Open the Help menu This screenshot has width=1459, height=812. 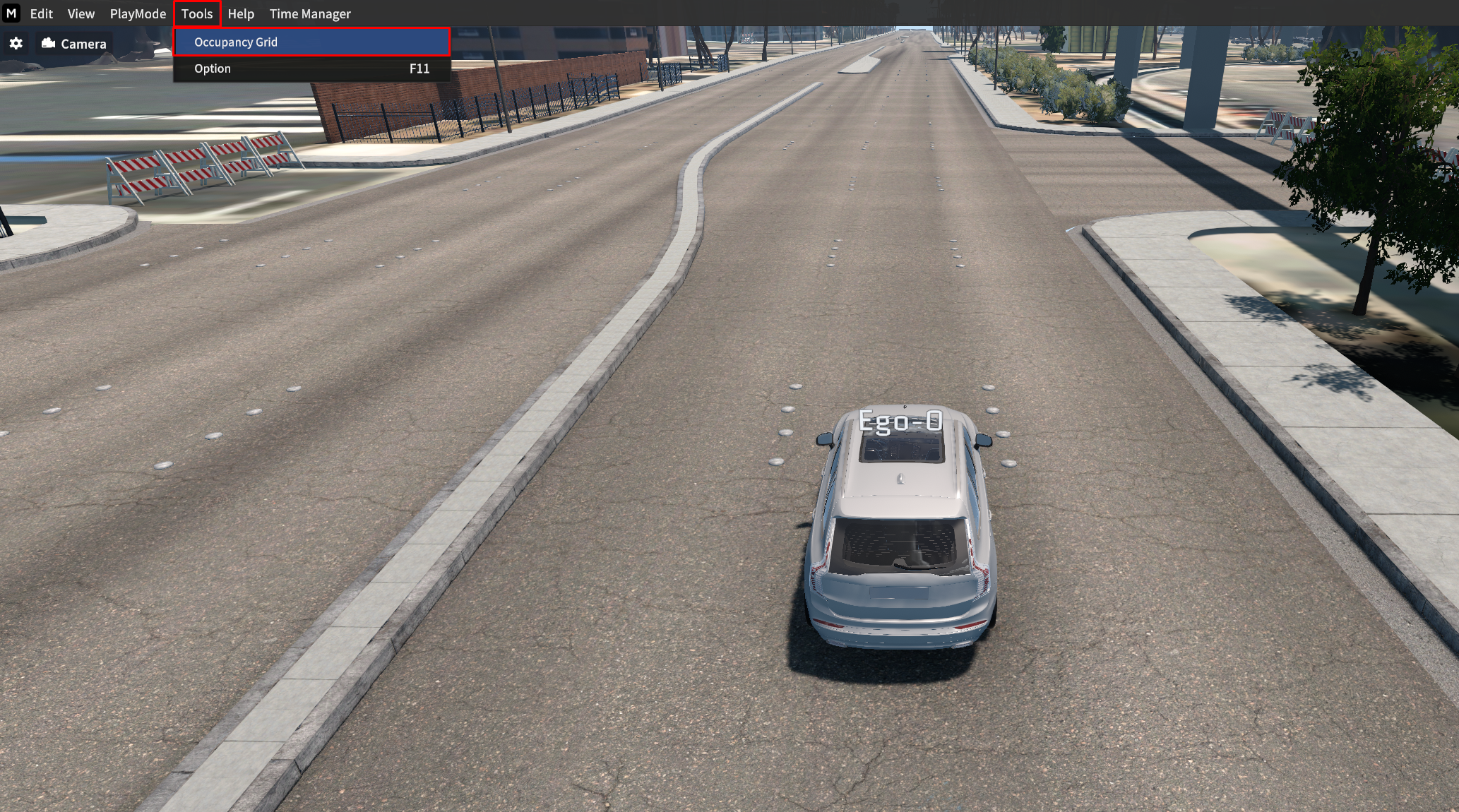[x=241, y=14]
